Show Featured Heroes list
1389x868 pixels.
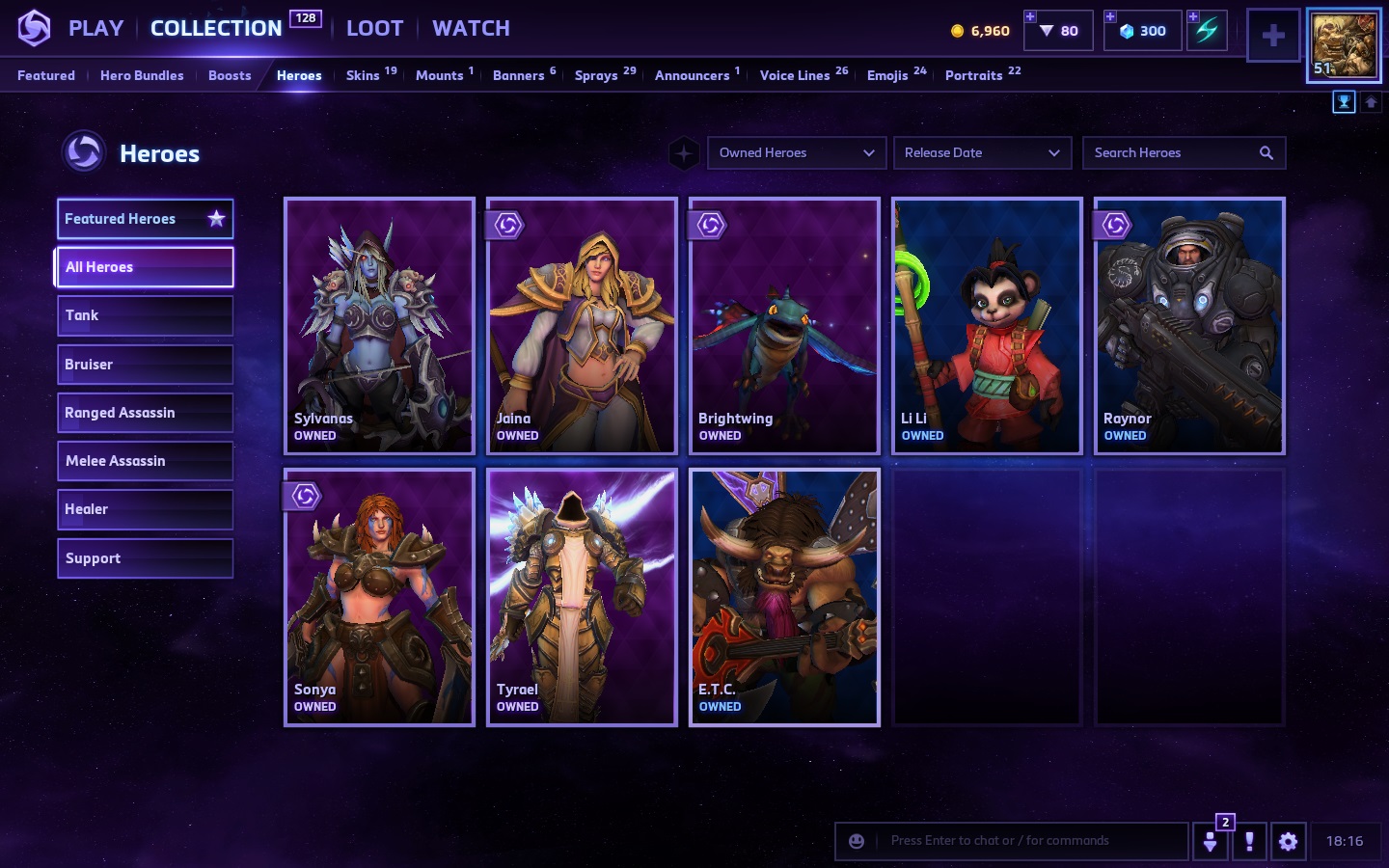coord(145,219)
